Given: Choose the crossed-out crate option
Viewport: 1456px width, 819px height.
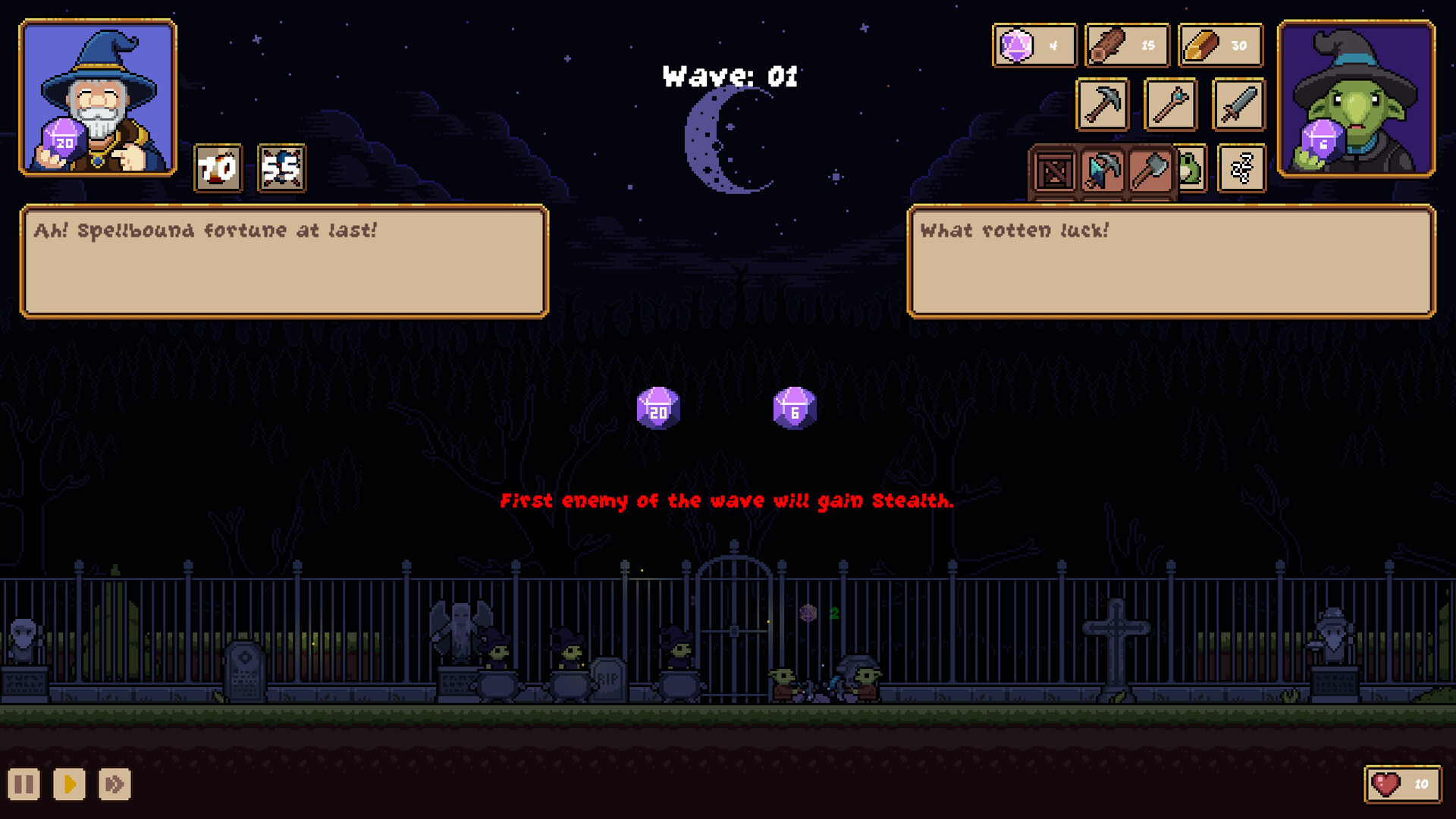Looking at the screenshot, I should 1054,171.
